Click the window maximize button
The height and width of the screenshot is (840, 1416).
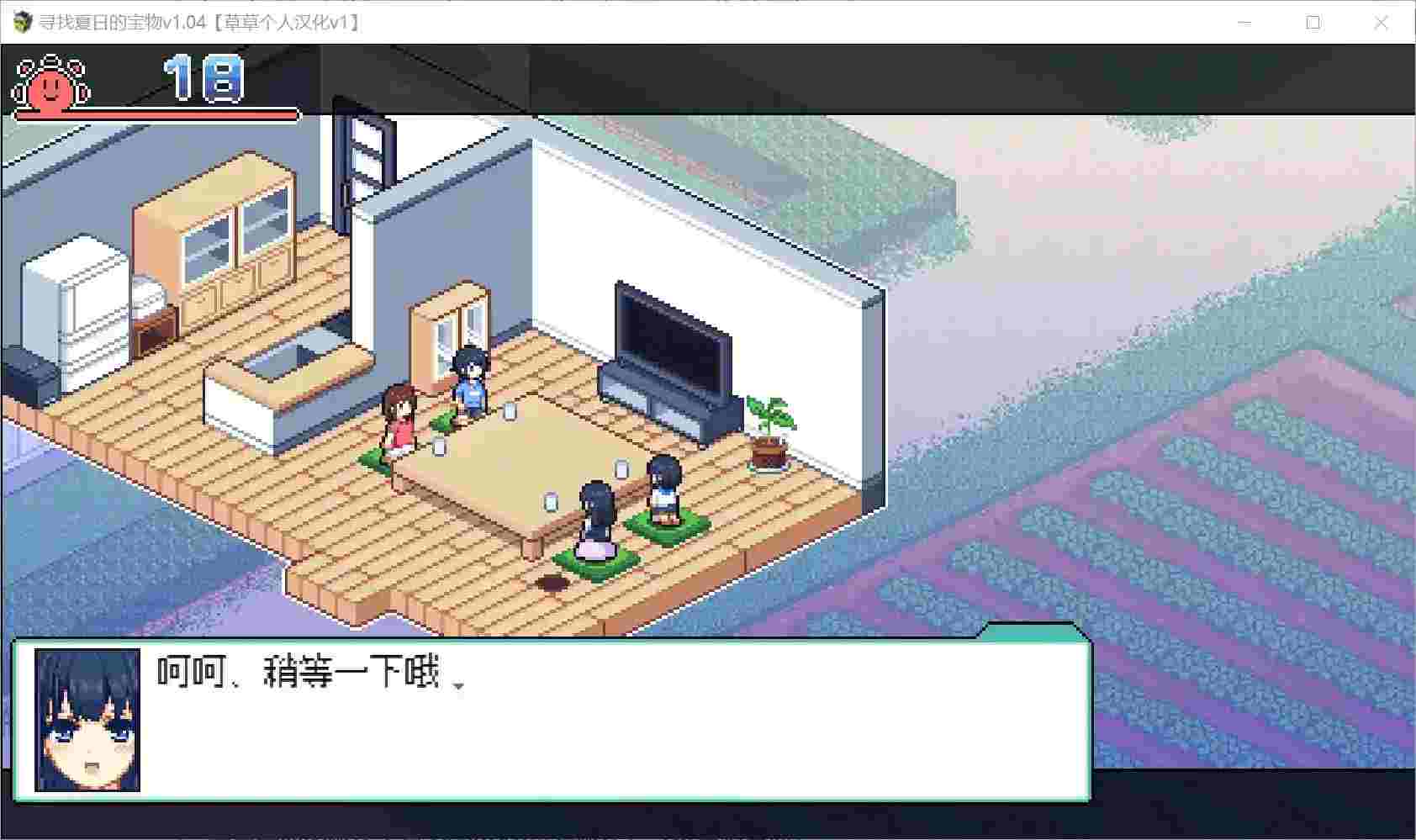click(1312, 23)
